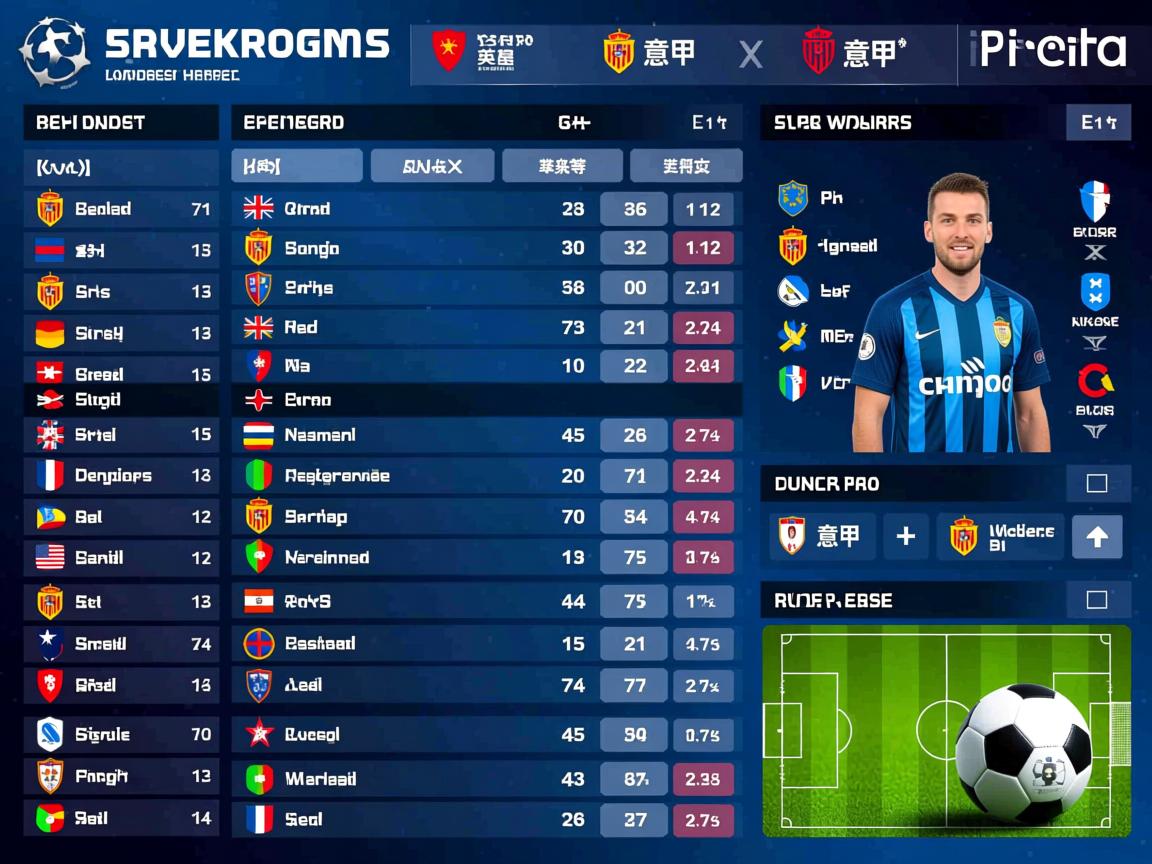Select the Sigrule team row
This screenshot has height=864, width=1152.
pos(121,735)
